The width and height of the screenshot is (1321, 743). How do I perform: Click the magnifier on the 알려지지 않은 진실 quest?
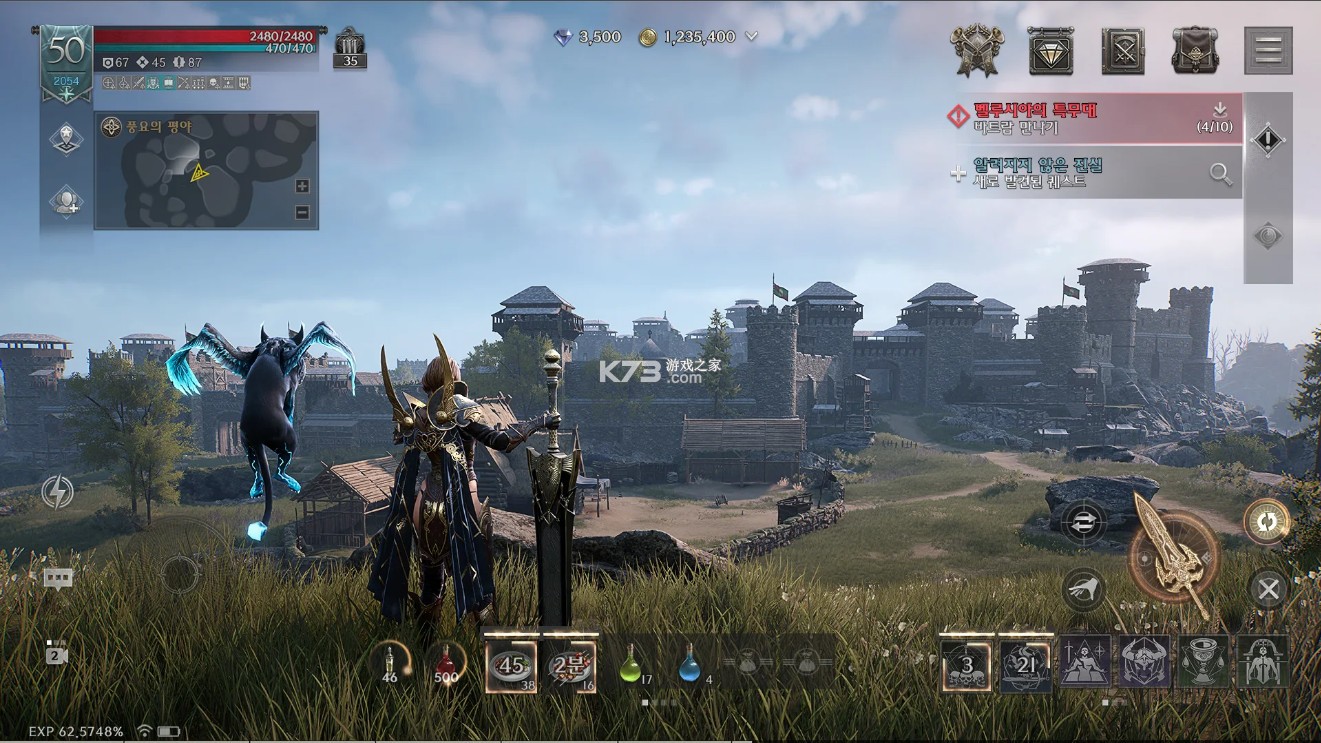(1220, 174)
